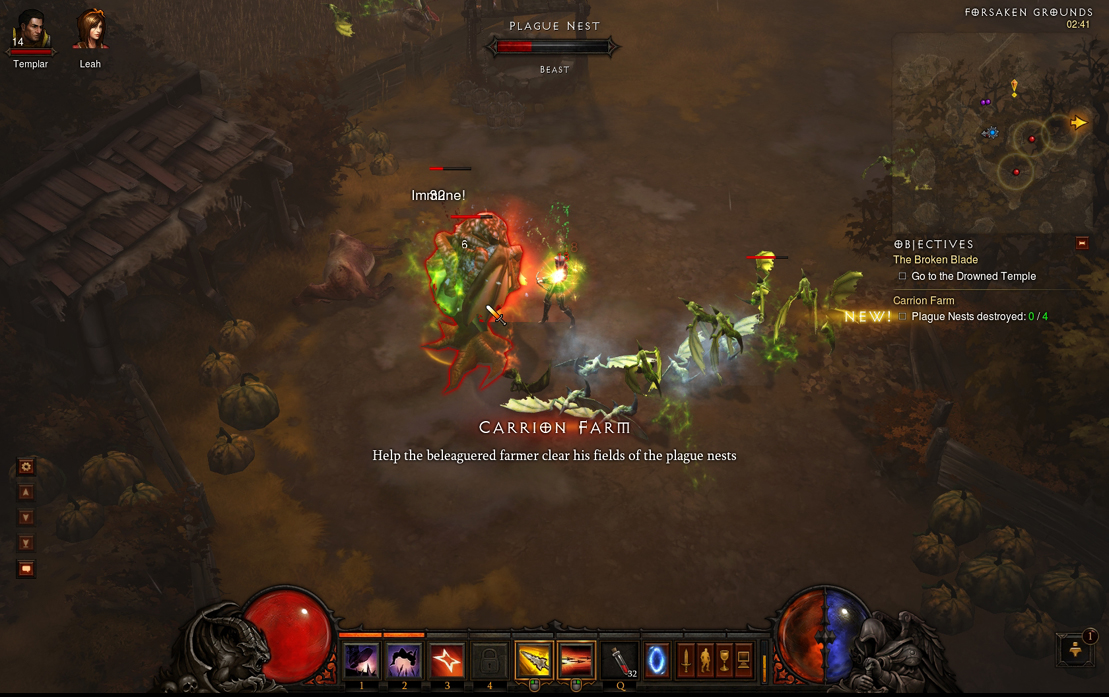Cast the blue Town Portal
The image size is (1109, 697).
tap(657, 661)
